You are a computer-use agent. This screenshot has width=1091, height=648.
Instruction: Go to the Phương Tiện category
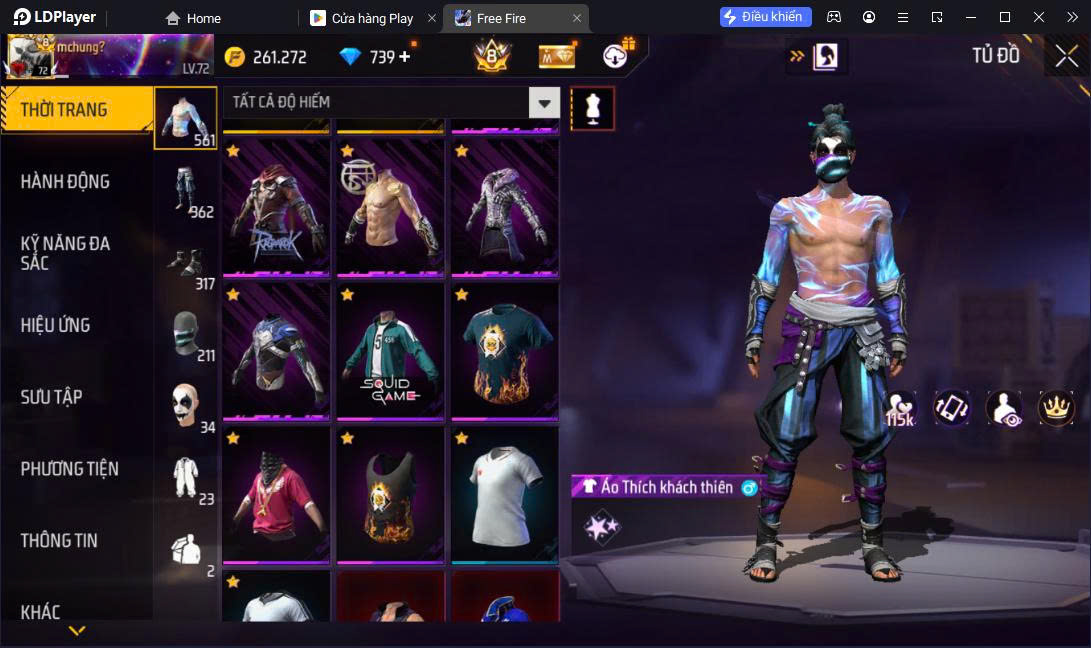tap(69, 468)
